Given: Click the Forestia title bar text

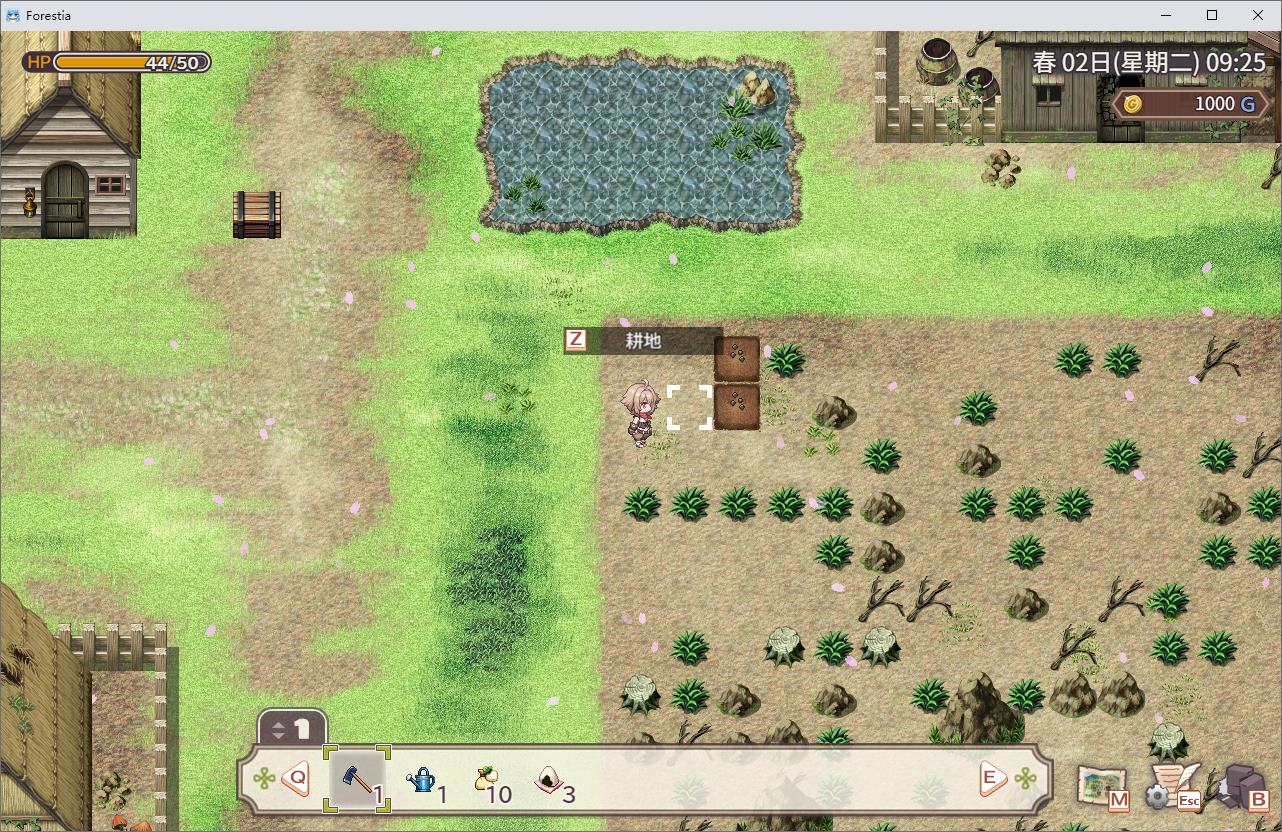Looking at the screenshot, I should click(48, 15).
